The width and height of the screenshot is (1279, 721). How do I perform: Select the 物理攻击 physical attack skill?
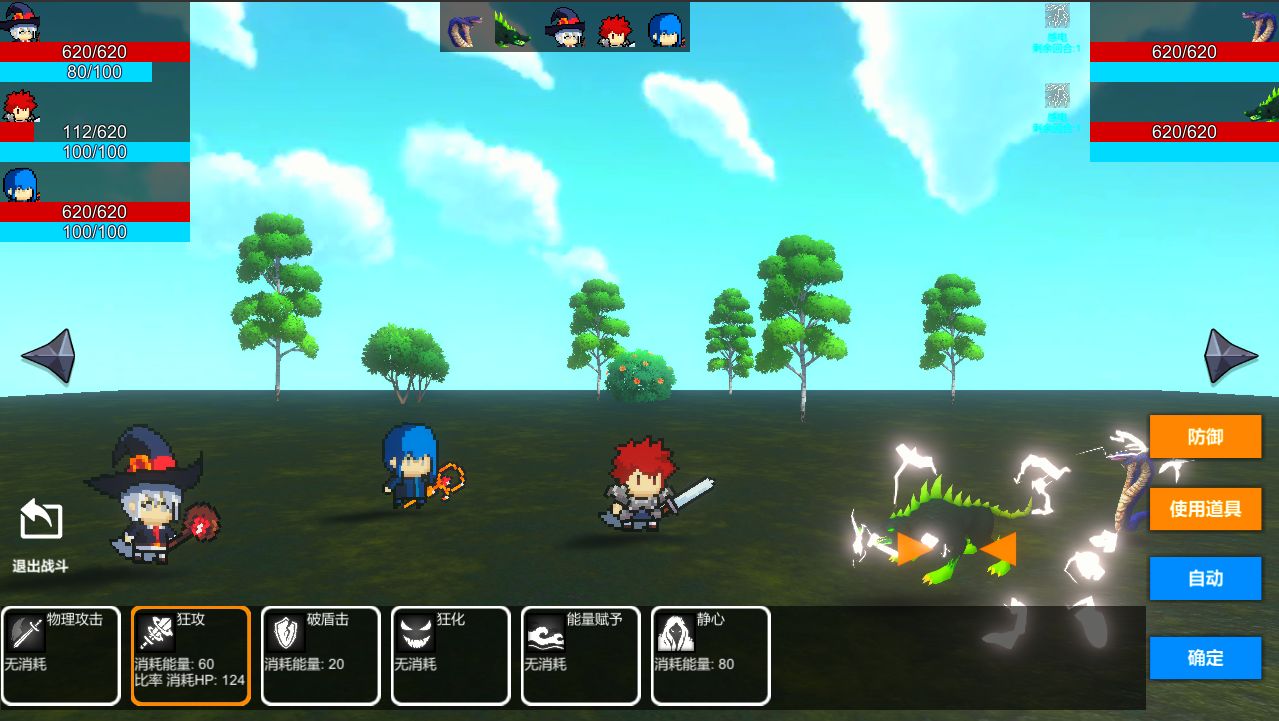[61, 655]
